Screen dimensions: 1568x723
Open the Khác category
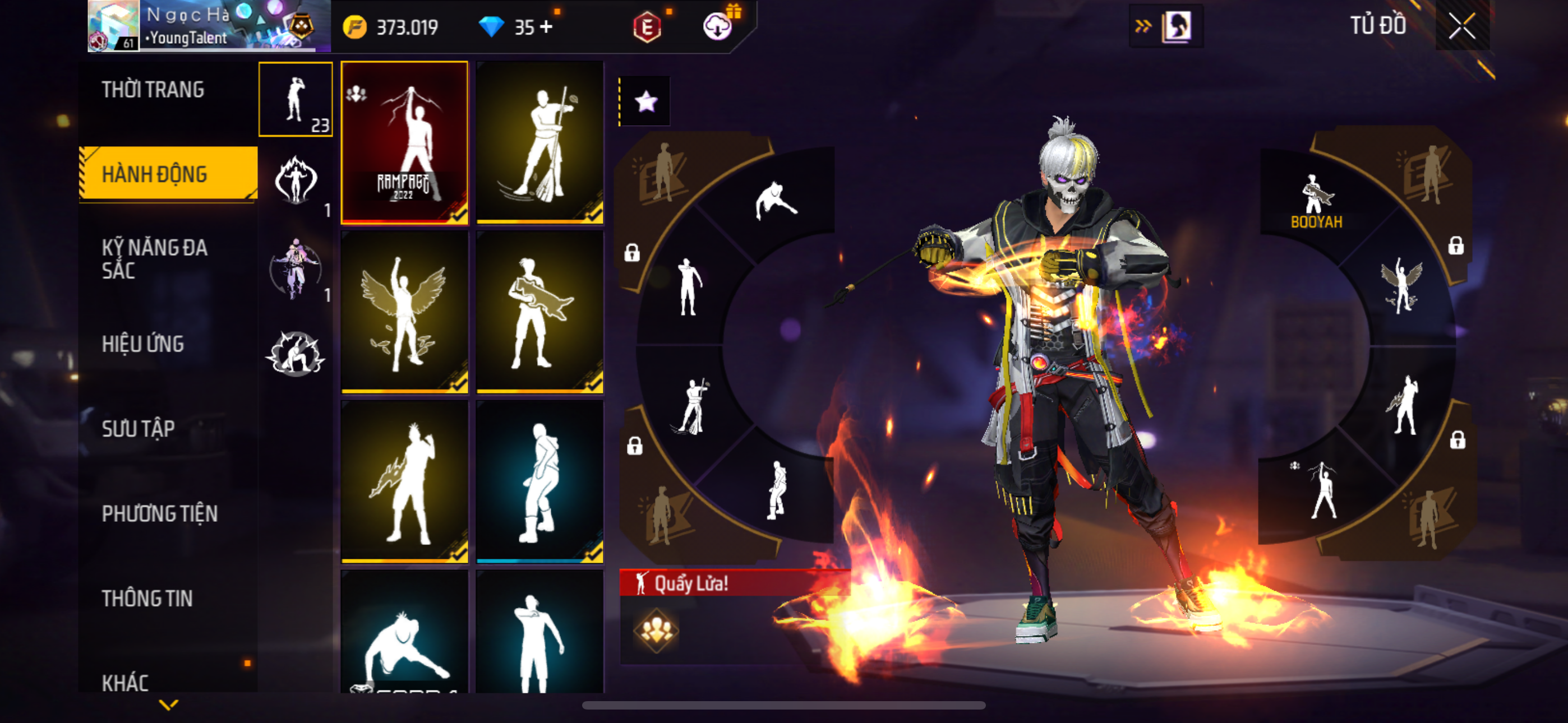126,682
